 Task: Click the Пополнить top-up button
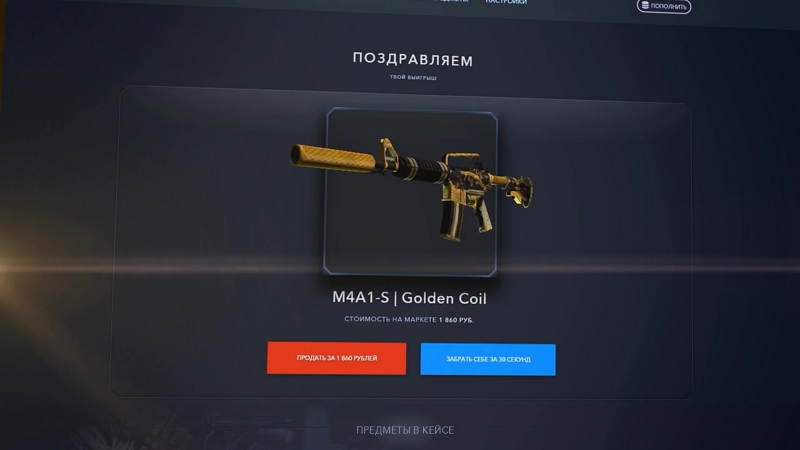click(664, 7)
